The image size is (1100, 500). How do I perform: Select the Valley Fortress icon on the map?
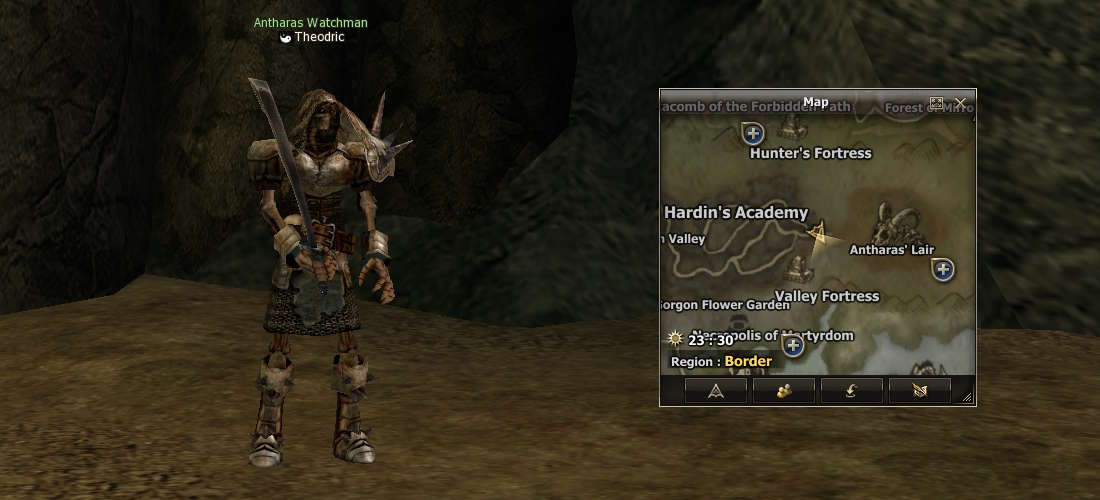coord(798,267)
